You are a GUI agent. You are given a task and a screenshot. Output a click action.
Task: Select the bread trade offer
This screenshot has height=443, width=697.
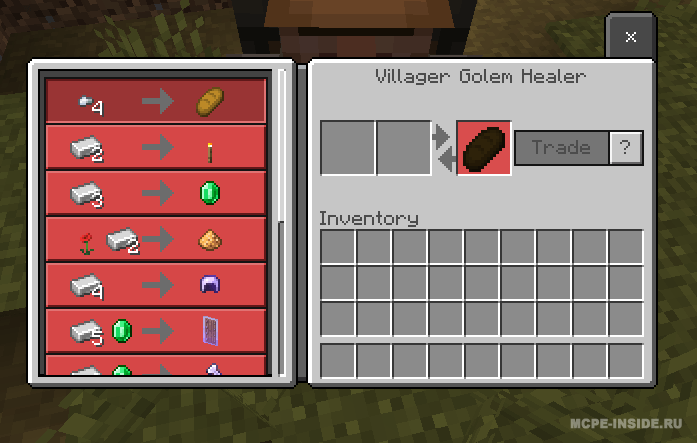156,101
